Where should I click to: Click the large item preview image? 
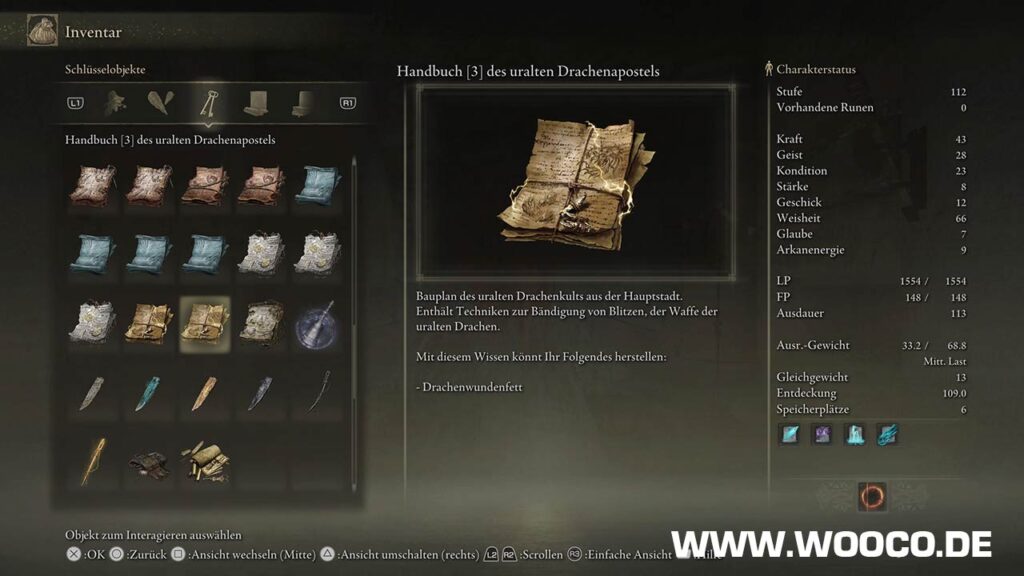576,181
